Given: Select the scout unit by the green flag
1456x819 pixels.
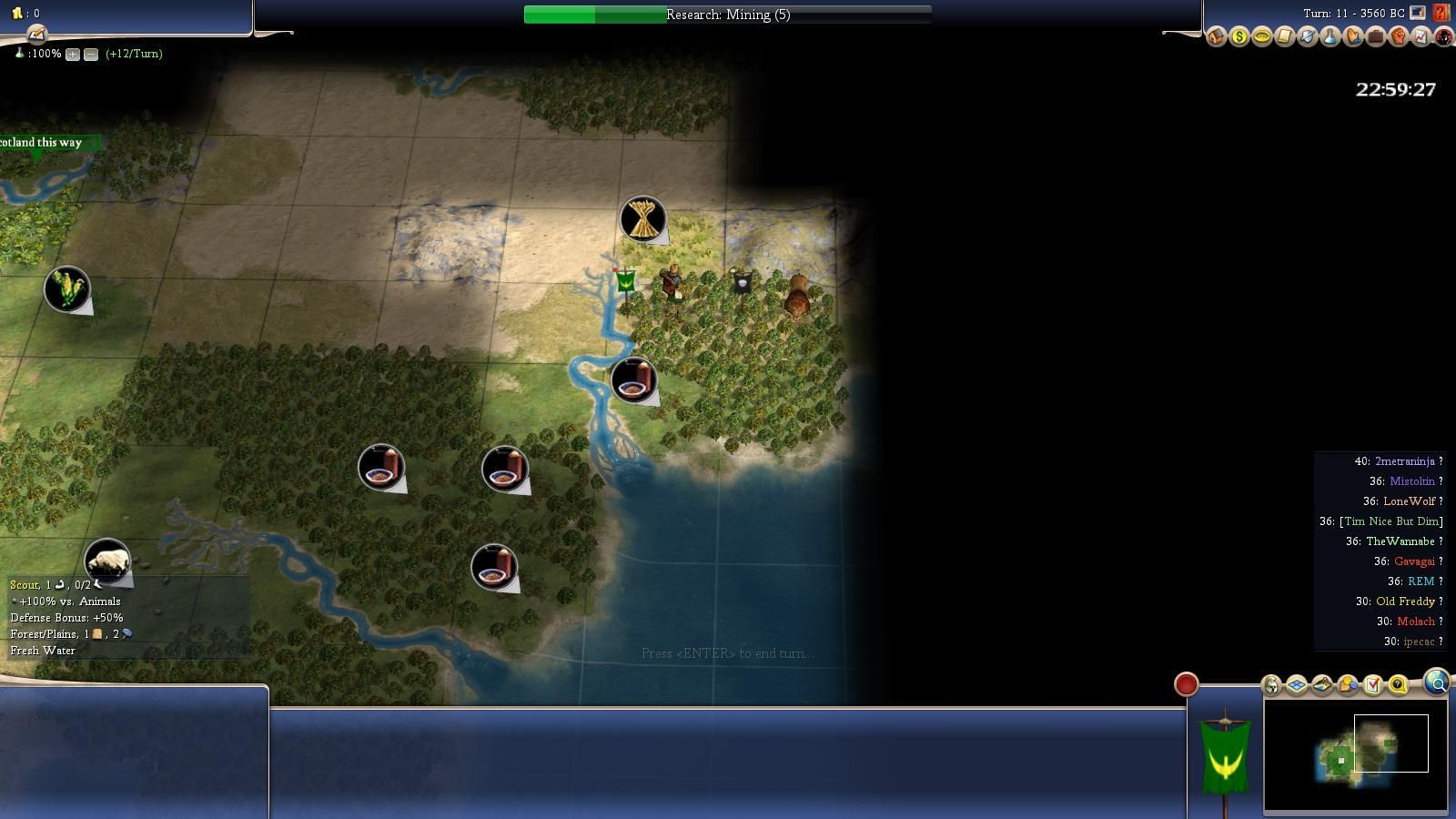Looking at the screenshot, I should click(x=672, y=284).
